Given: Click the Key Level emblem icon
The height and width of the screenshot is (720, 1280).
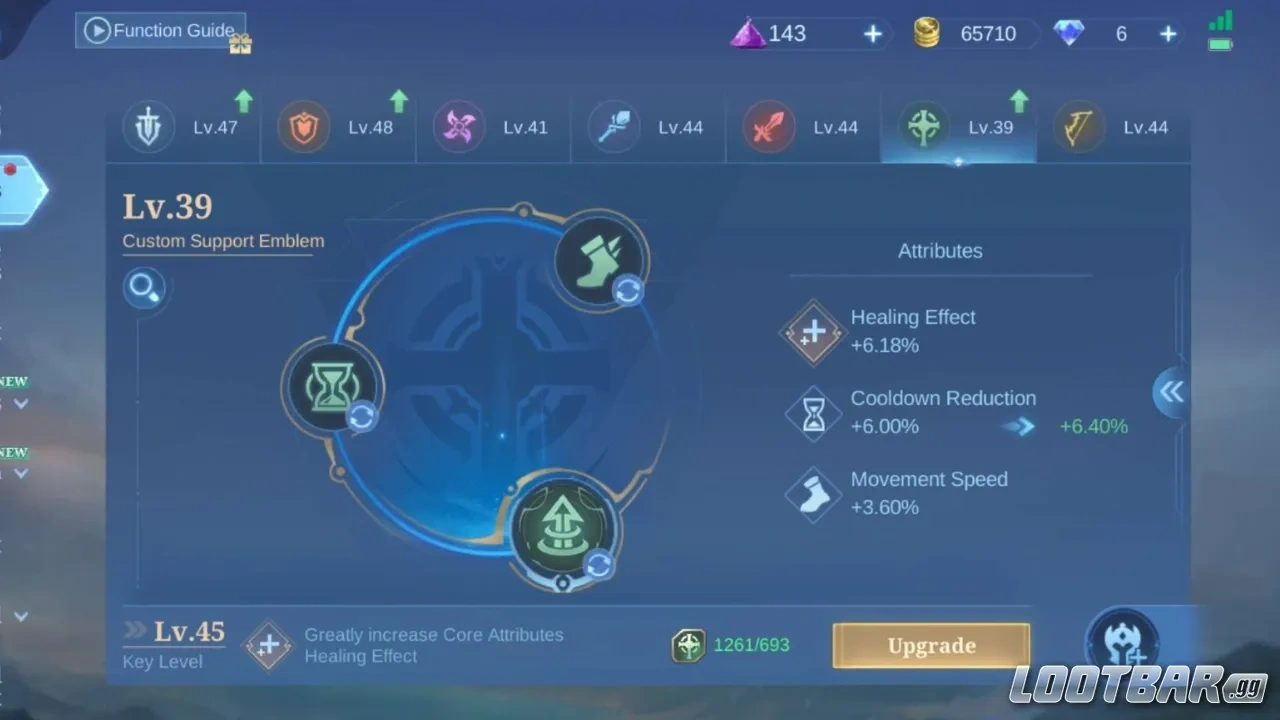Looking at the screenshot, I should click(x=268, y=646).
